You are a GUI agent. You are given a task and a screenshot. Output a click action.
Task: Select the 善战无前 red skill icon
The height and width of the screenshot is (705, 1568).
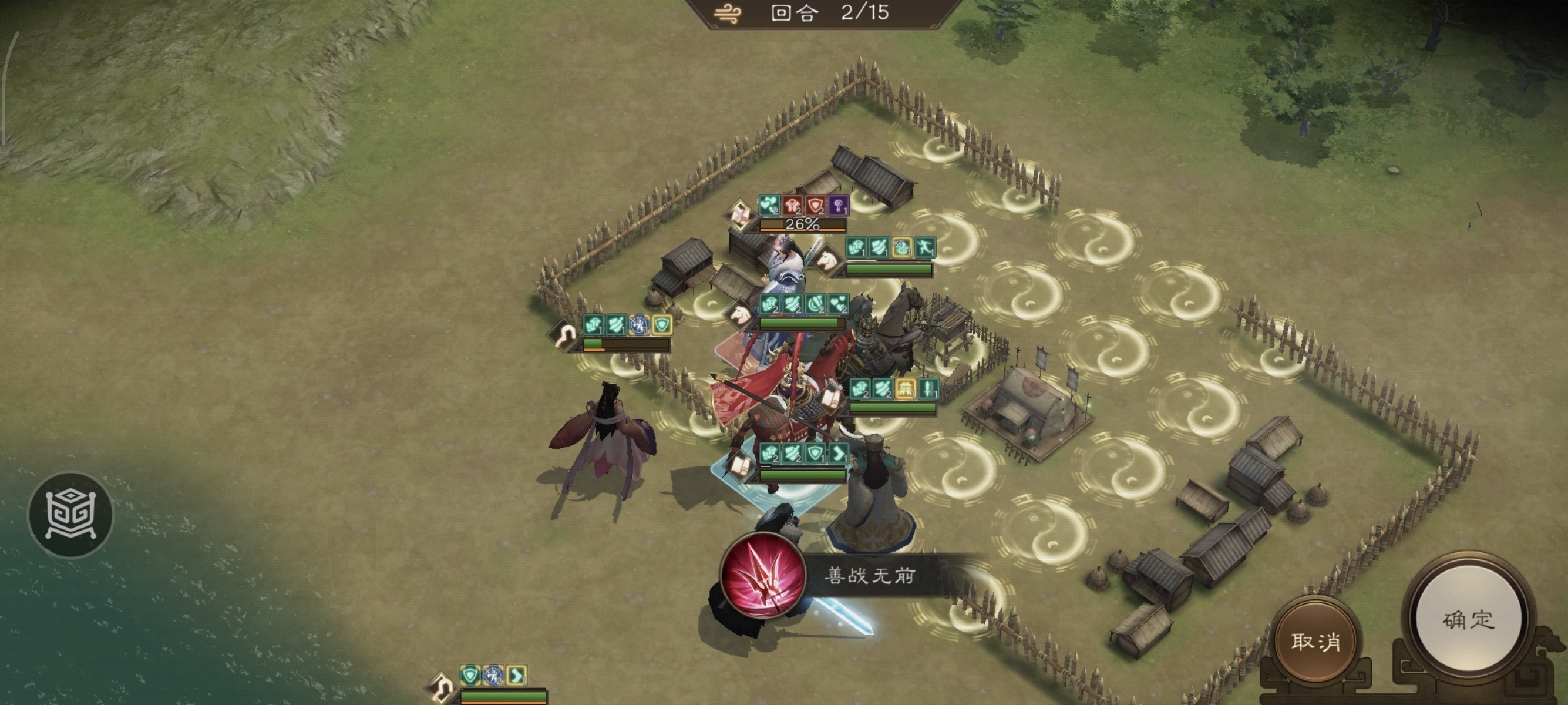click(761, 575)
